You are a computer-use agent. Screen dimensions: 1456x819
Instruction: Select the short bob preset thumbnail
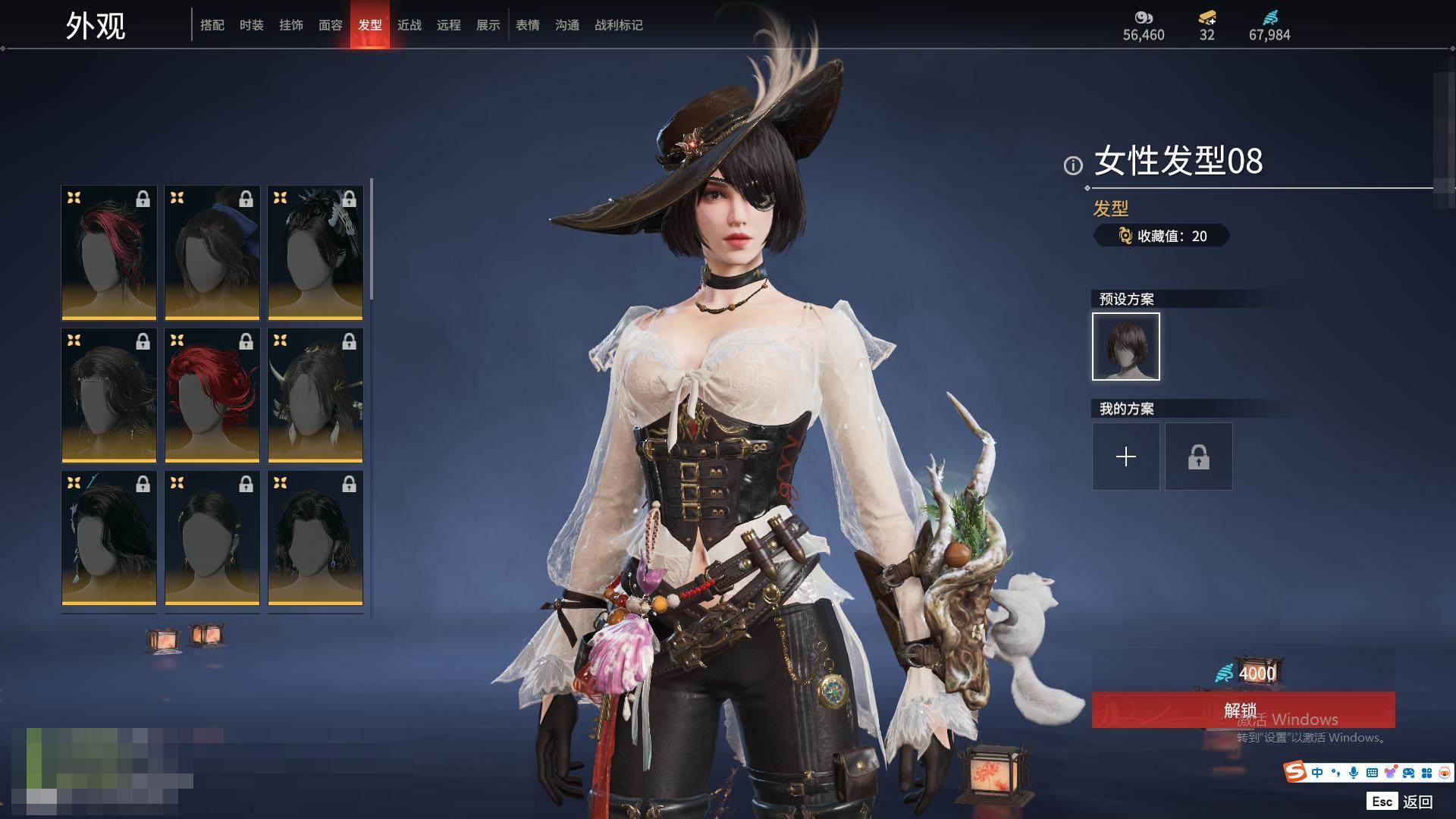[x=1126, y=347]
